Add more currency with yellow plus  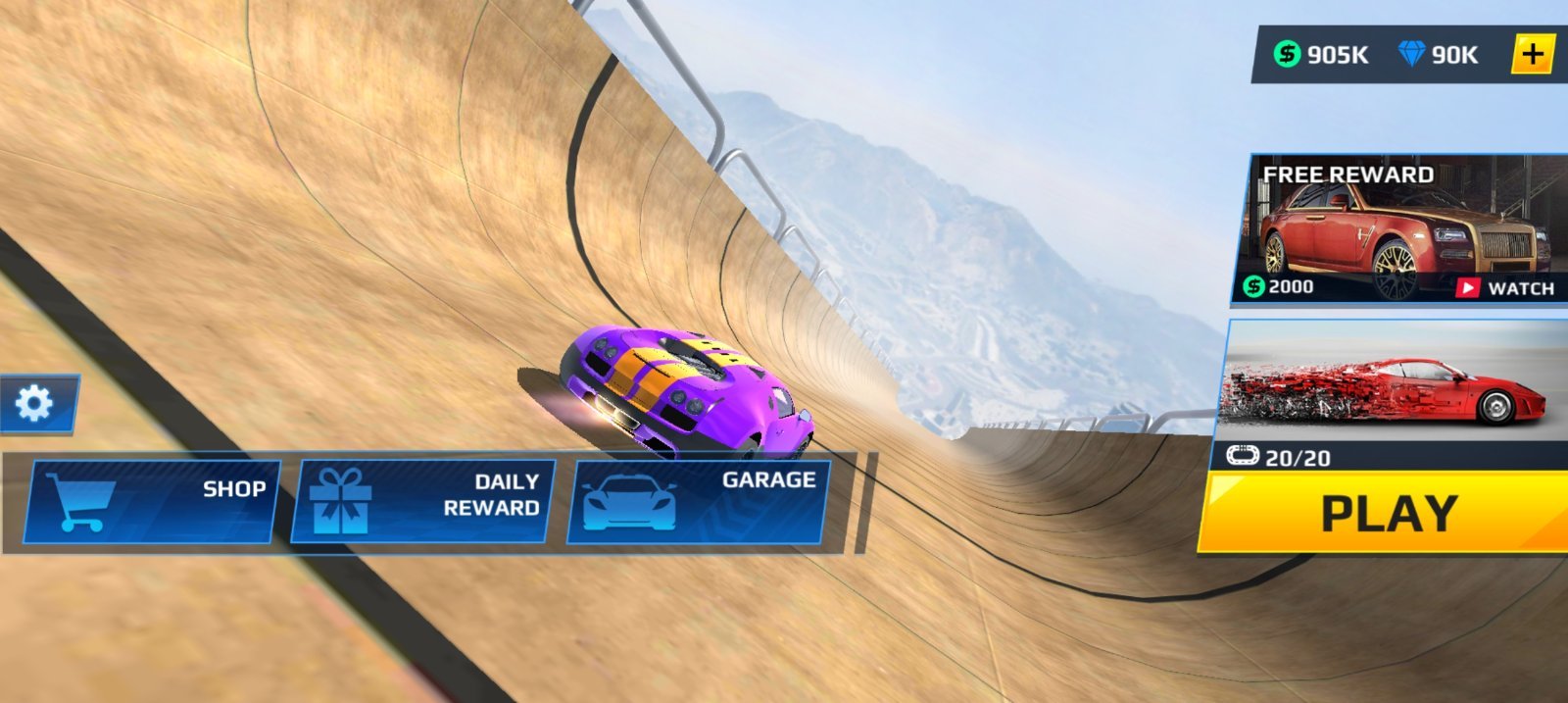[1534, 54]
